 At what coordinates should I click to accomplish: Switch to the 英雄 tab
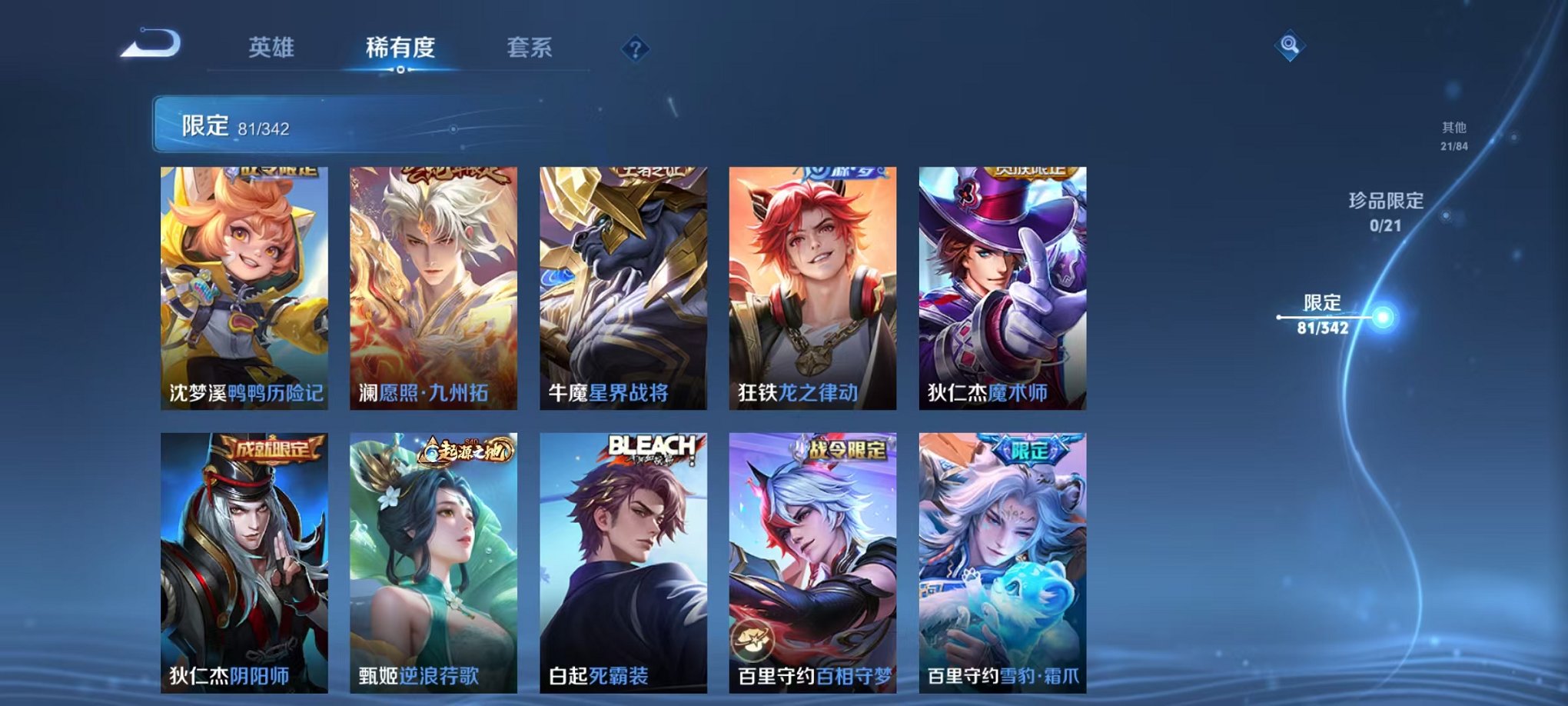tap(273, 46)
